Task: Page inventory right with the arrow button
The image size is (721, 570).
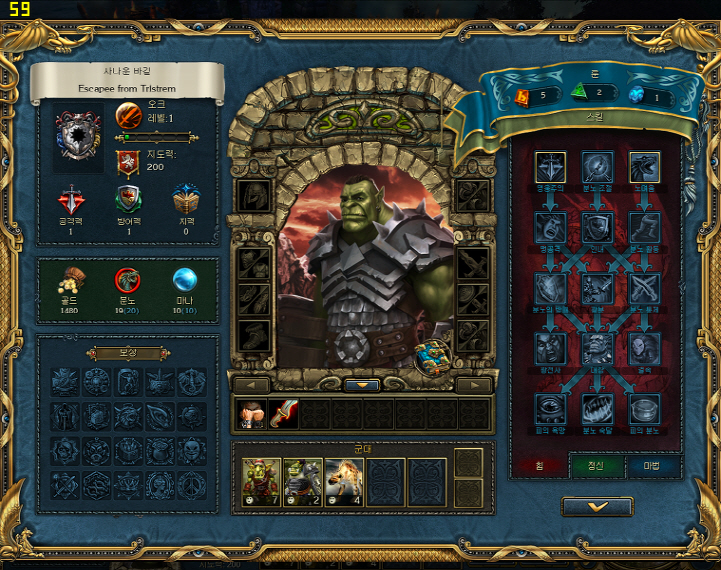Action: pos(474,385)
